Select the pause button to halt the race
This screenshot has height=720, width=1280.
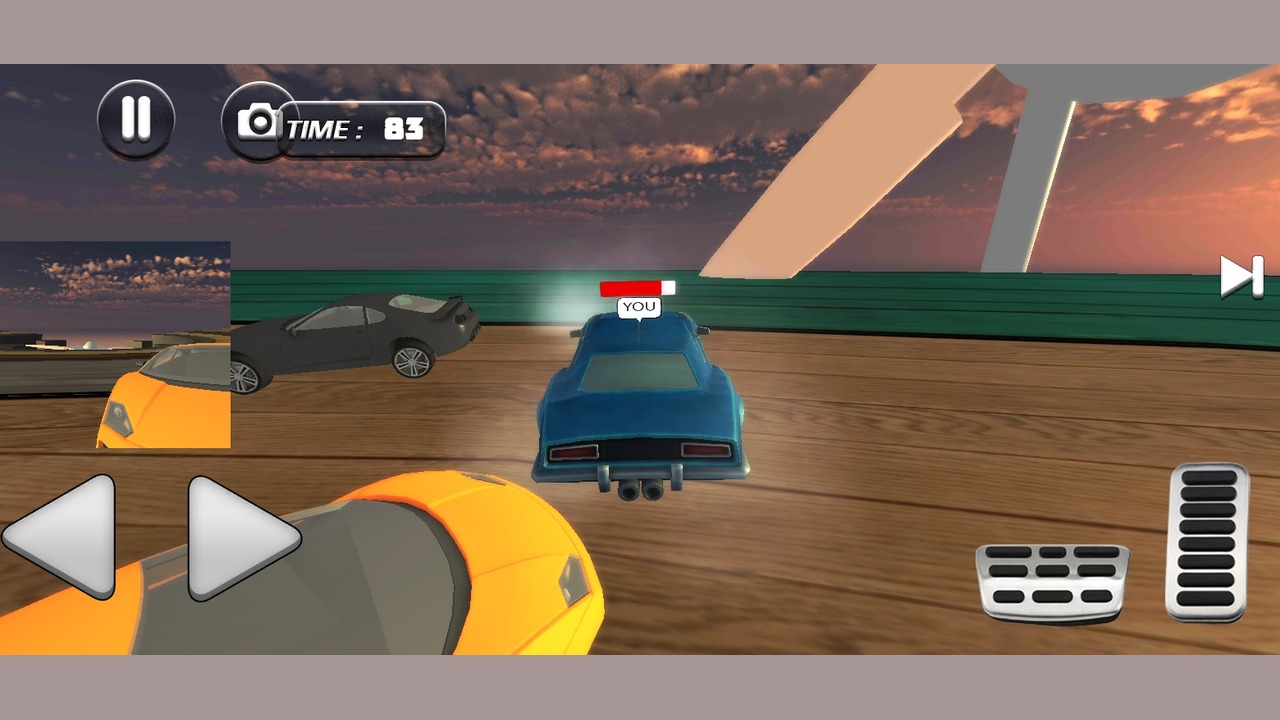(137, 118)
